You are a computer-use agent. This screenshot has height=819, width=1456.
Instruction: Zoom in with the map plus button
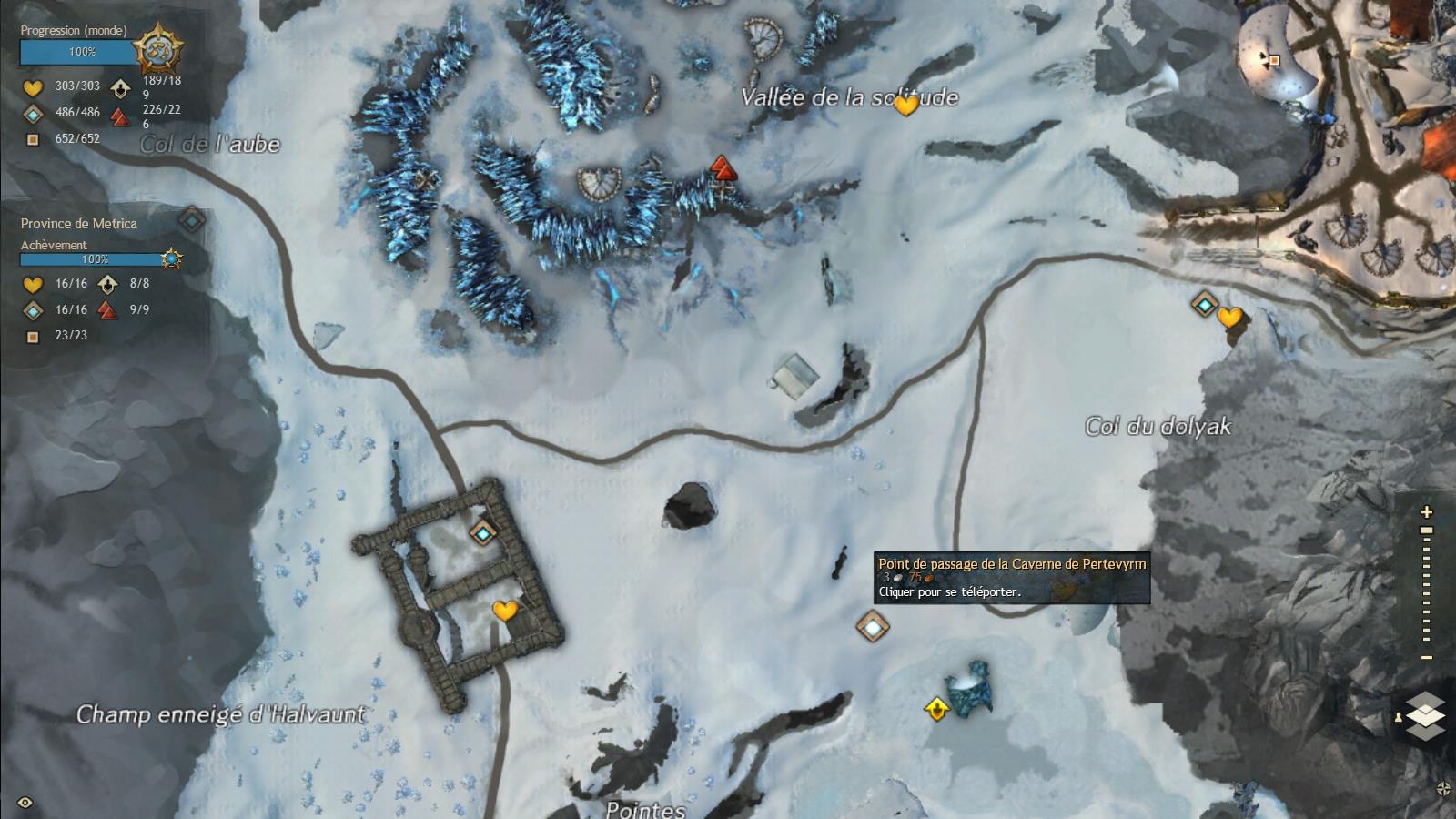pyautogui.click(x=1427, y=512)
